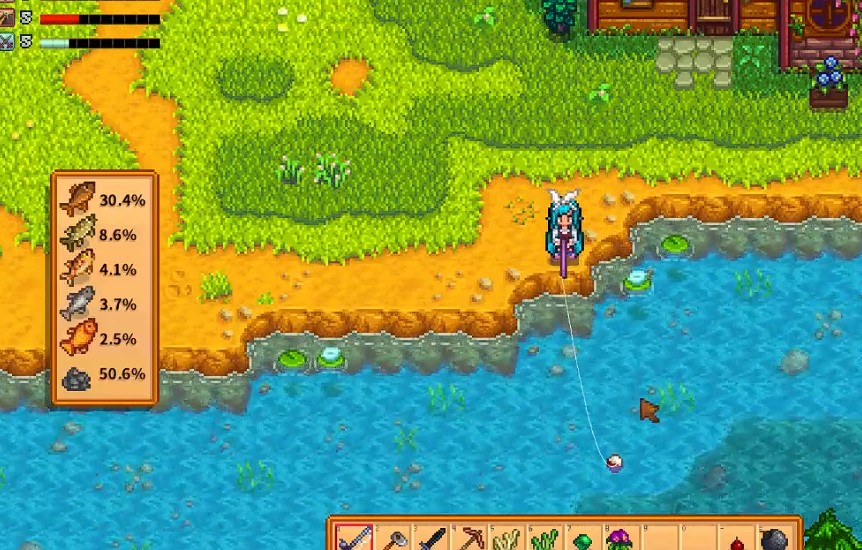The image size is (862, 550).
Task: Select the dark round rock slot
Action: coord(773,540)
